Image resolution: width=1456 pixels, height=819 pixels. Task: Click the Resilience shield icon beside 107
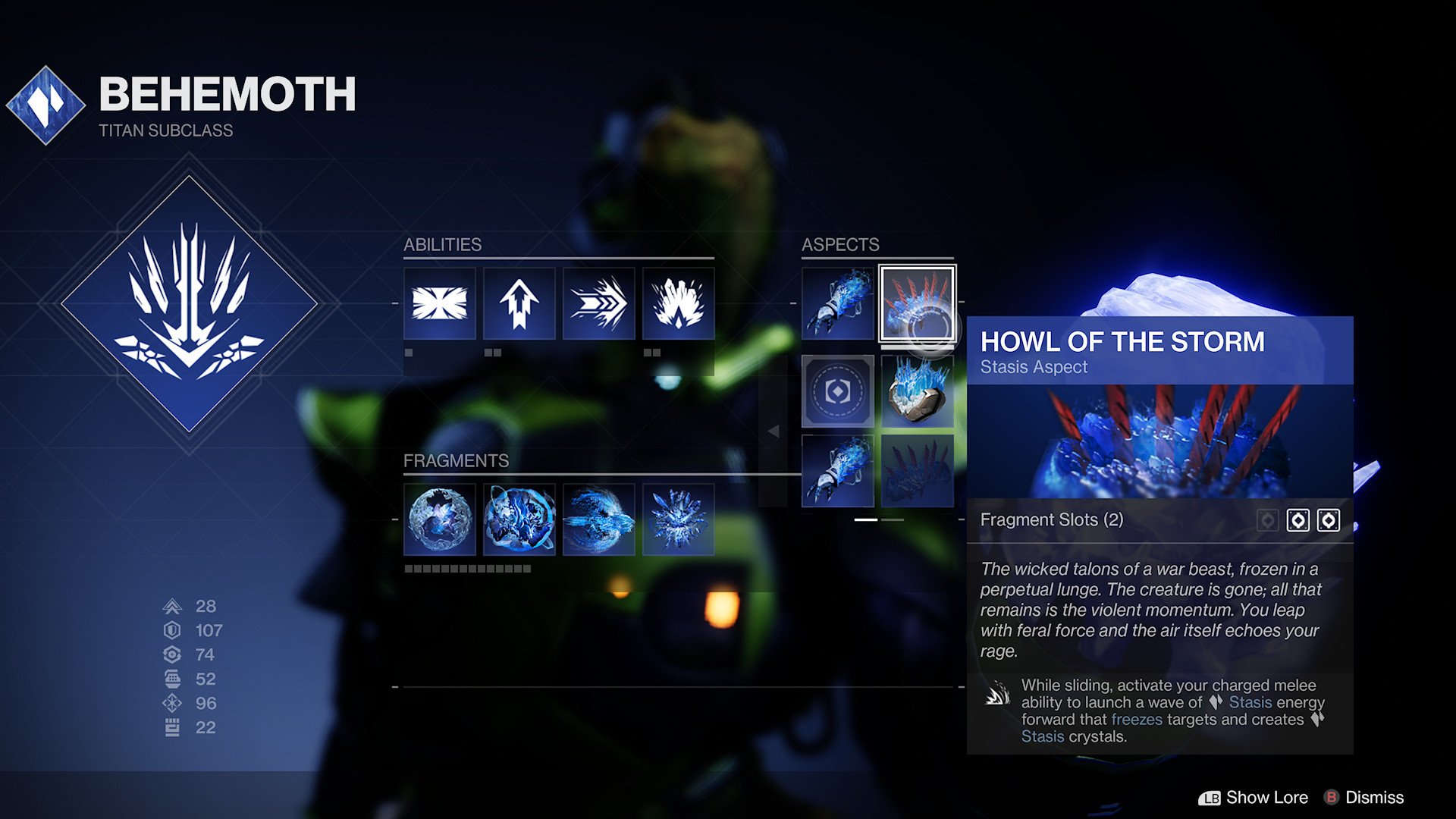pyautogui.click(x=173, y=630)
